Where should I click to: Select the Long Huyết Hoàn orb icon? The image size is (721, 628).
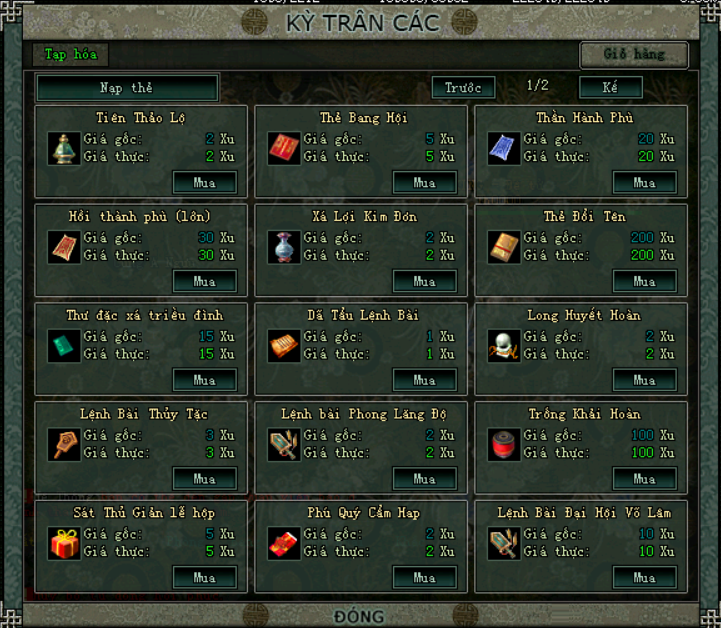[x=504, y=346]
